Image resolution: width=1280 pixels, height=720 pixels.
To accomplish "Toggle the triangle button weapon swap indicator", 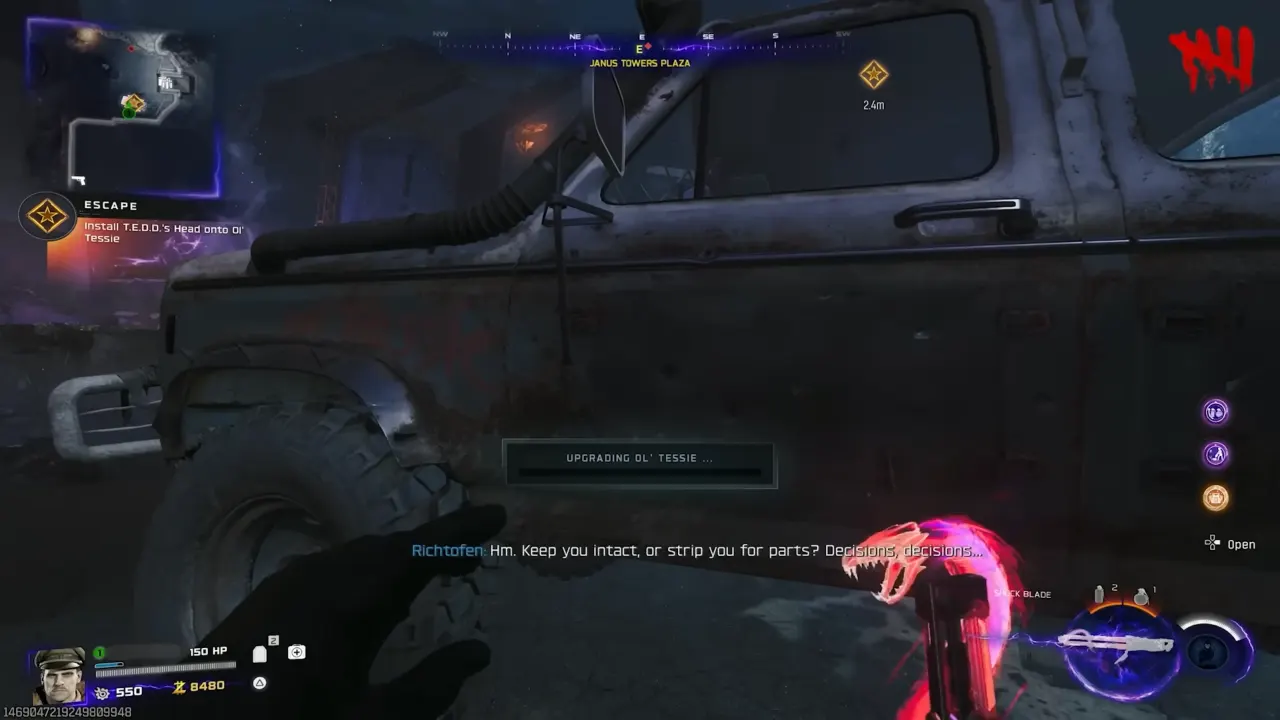I will coord(259,683).
